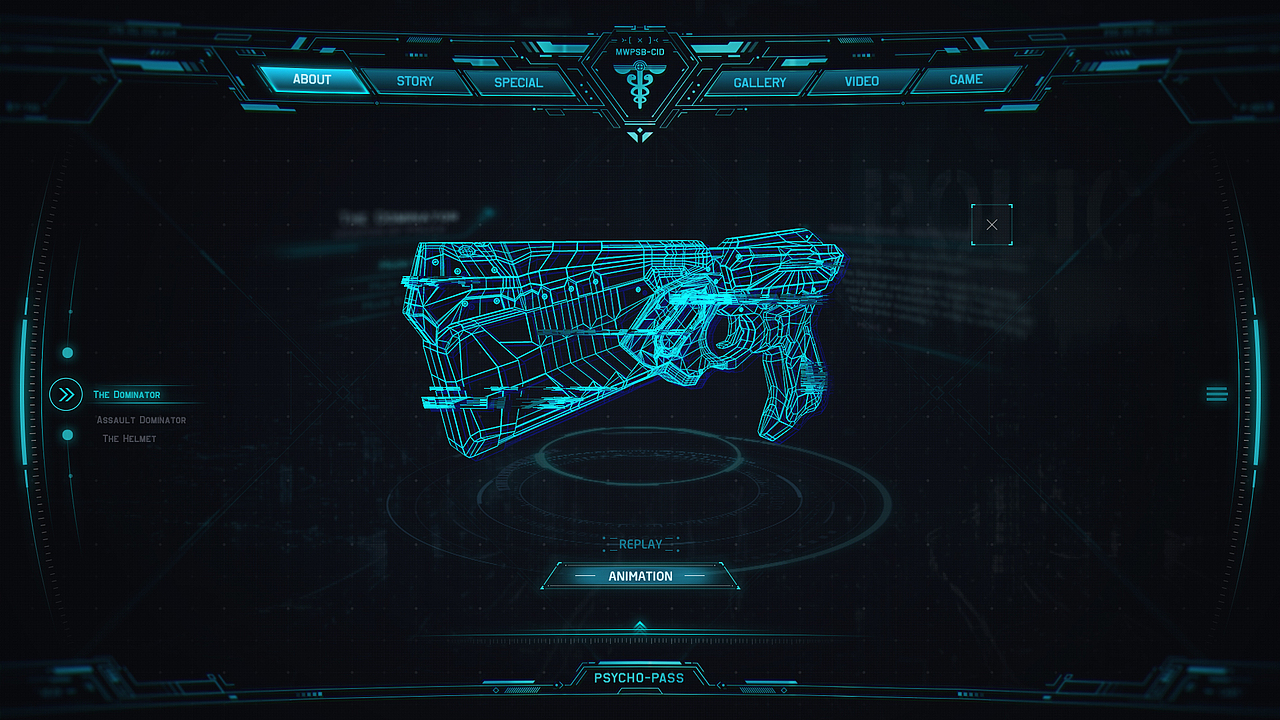Dismiss the viewer with the X icon
This screenshot has height=720, width=1280.
click(x=991, y=224)
